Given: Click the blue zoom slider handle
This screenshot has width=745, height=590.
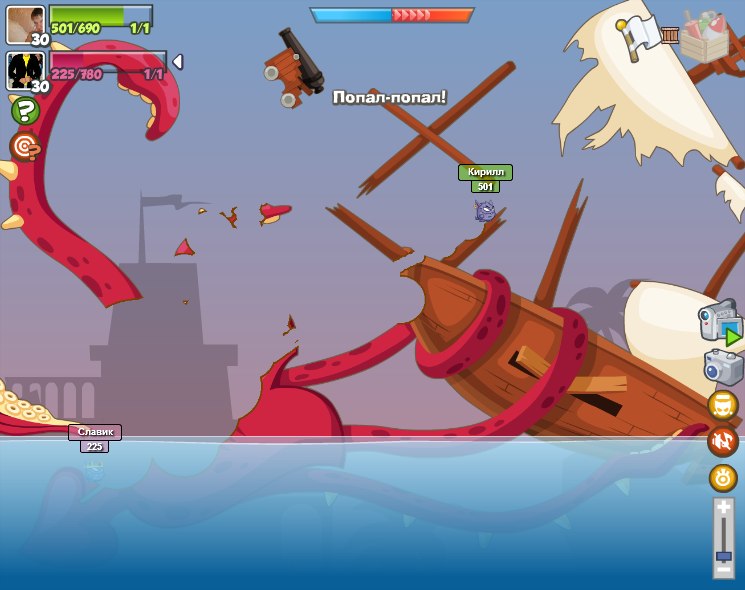Looking at the screenshot, I should point(723,555).
